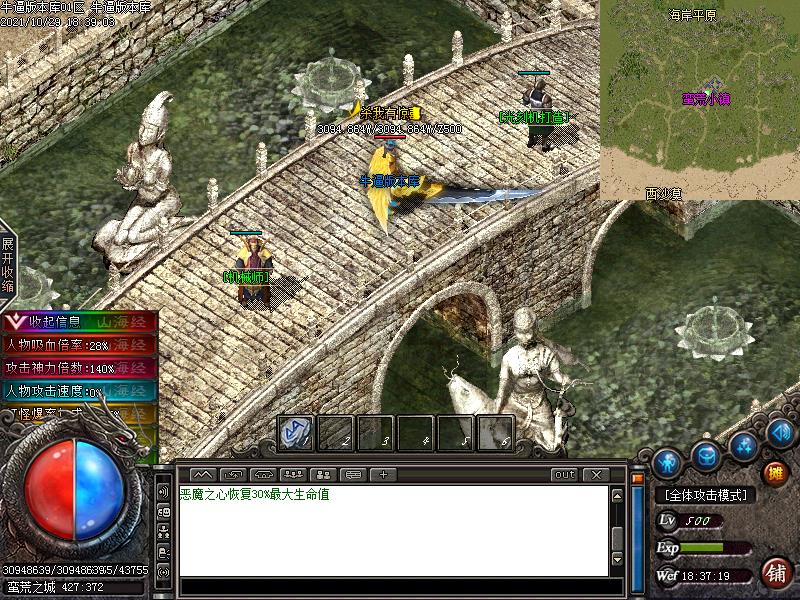Toggle the 展开收缩 side panel
This screenshot has height=600, width=800.
(8, 265)
